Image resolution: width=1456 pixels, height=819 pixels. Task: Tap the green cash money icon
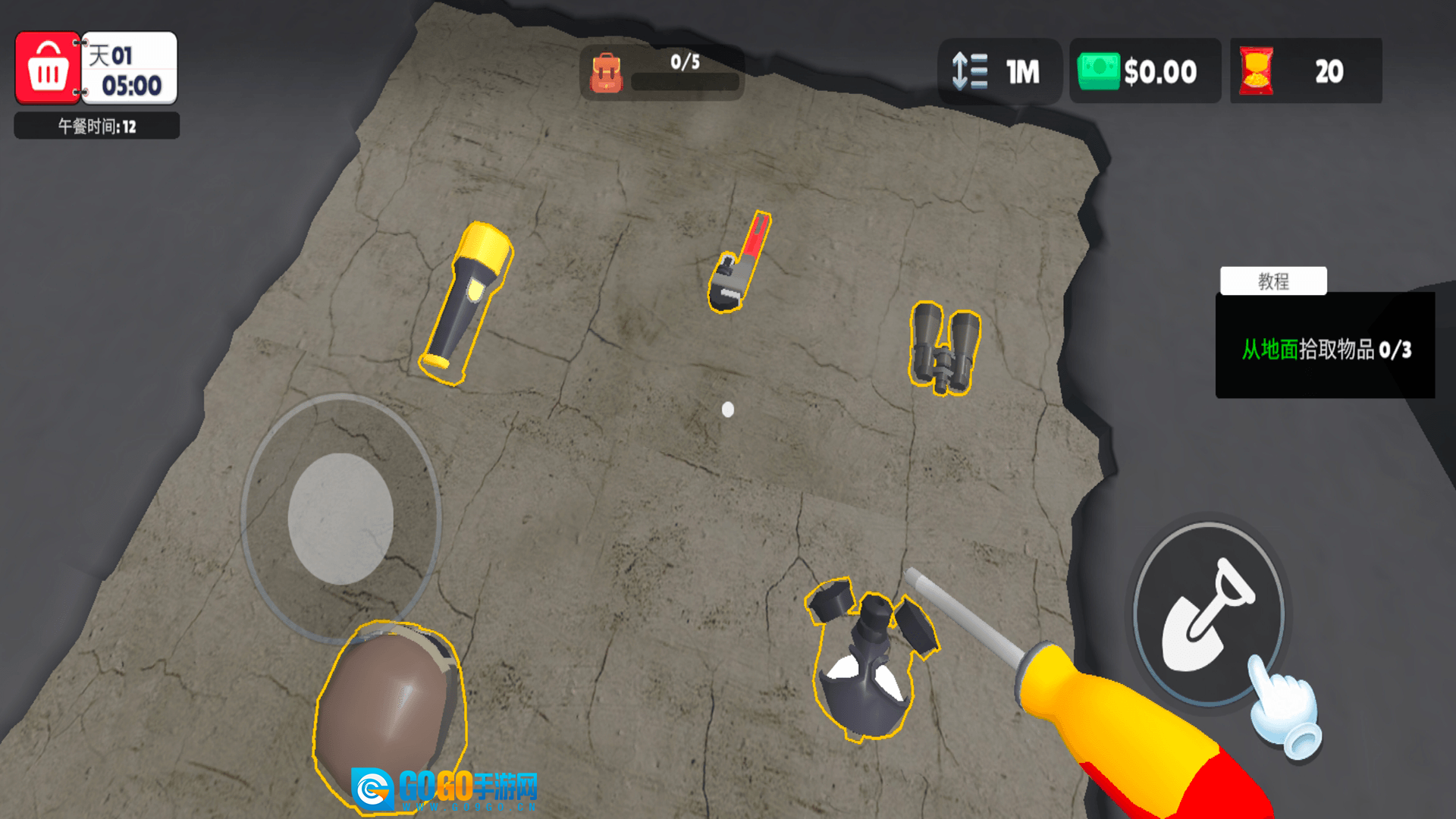click(x=1098, y=71)
